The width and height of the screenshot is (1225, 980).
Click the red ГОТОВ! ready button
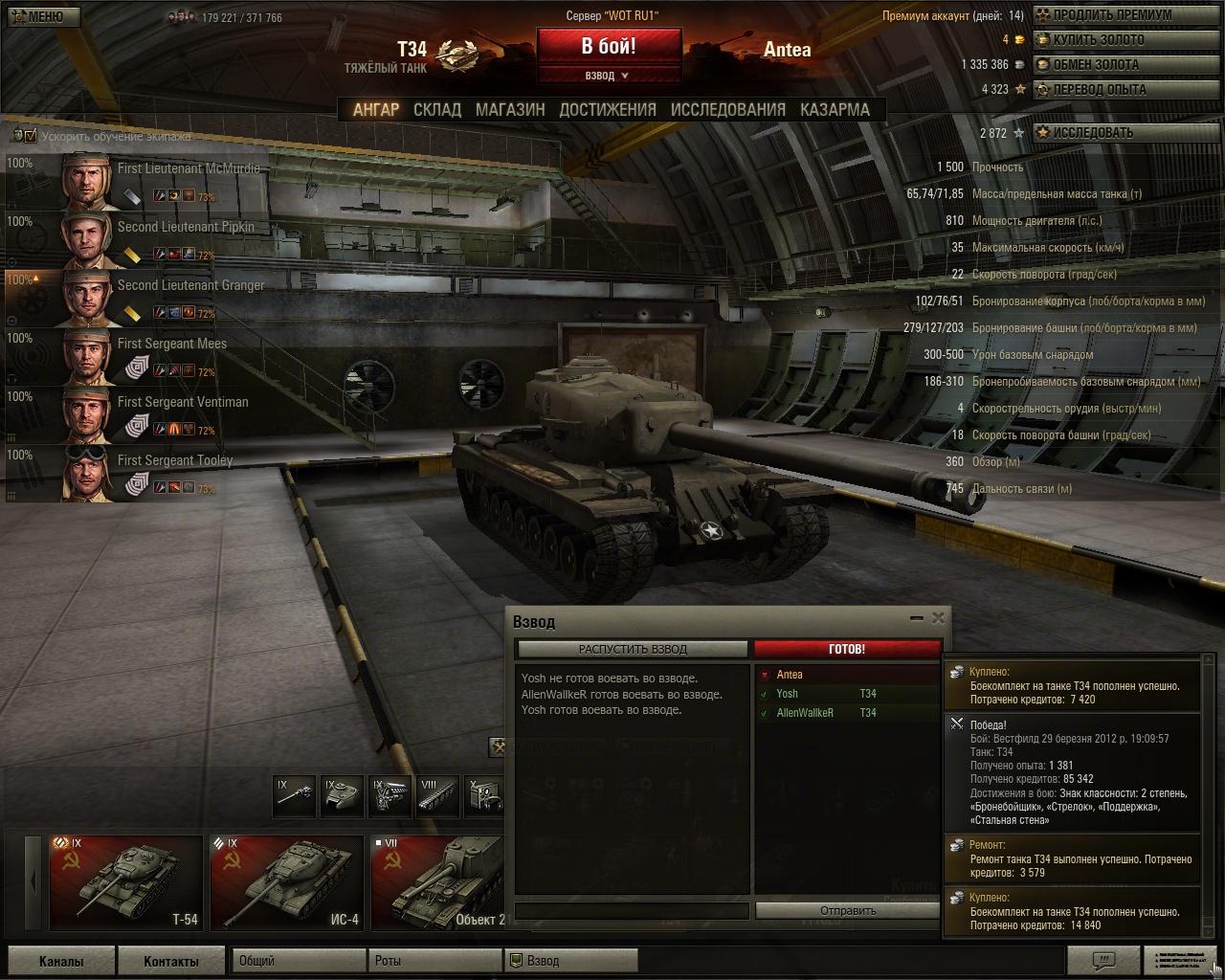point(846,649)
